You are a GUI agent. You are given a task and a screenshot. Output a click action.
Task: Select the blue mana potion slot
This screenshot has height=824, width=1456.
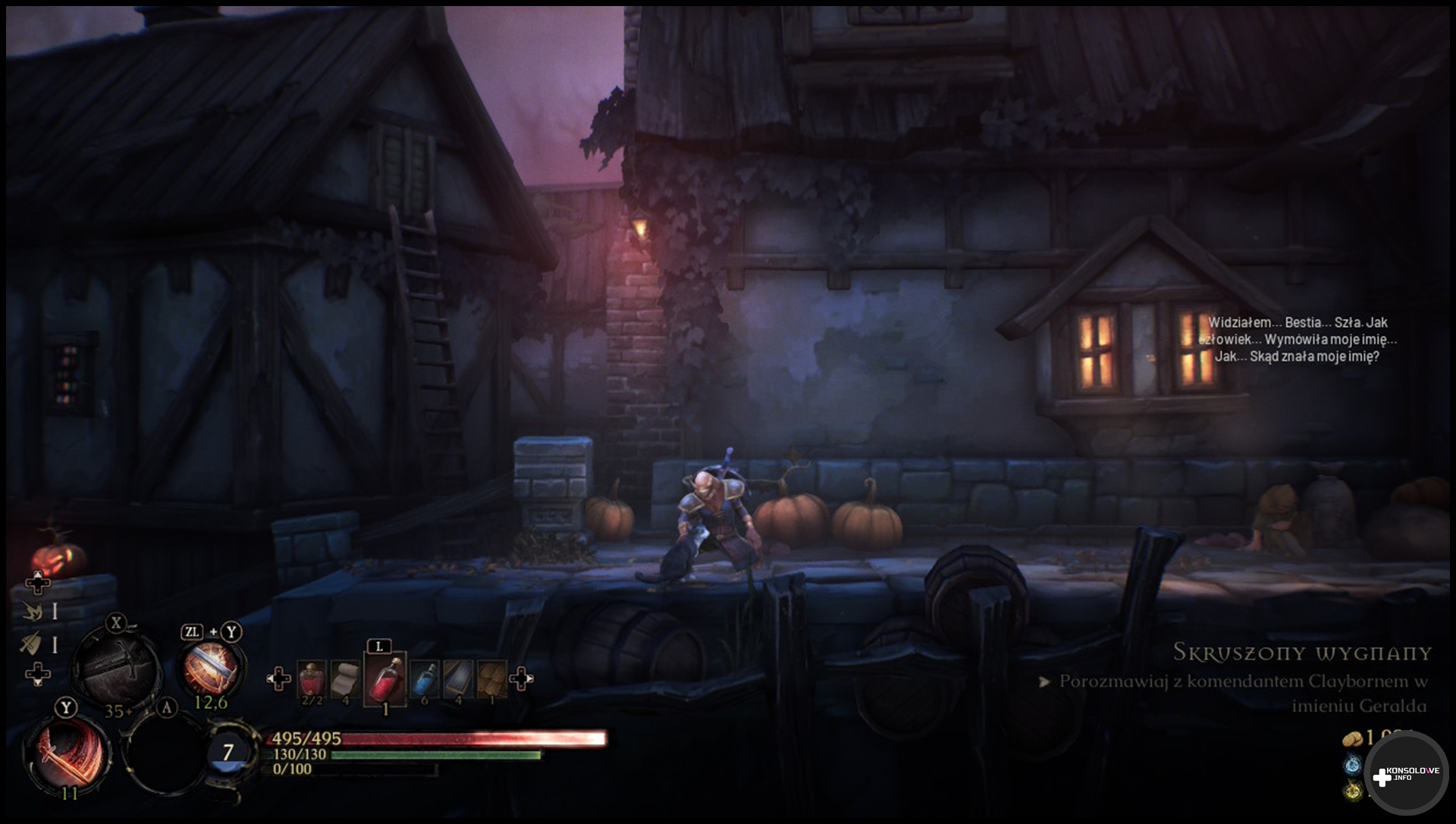pyautogui.click(x=425, y=678)
